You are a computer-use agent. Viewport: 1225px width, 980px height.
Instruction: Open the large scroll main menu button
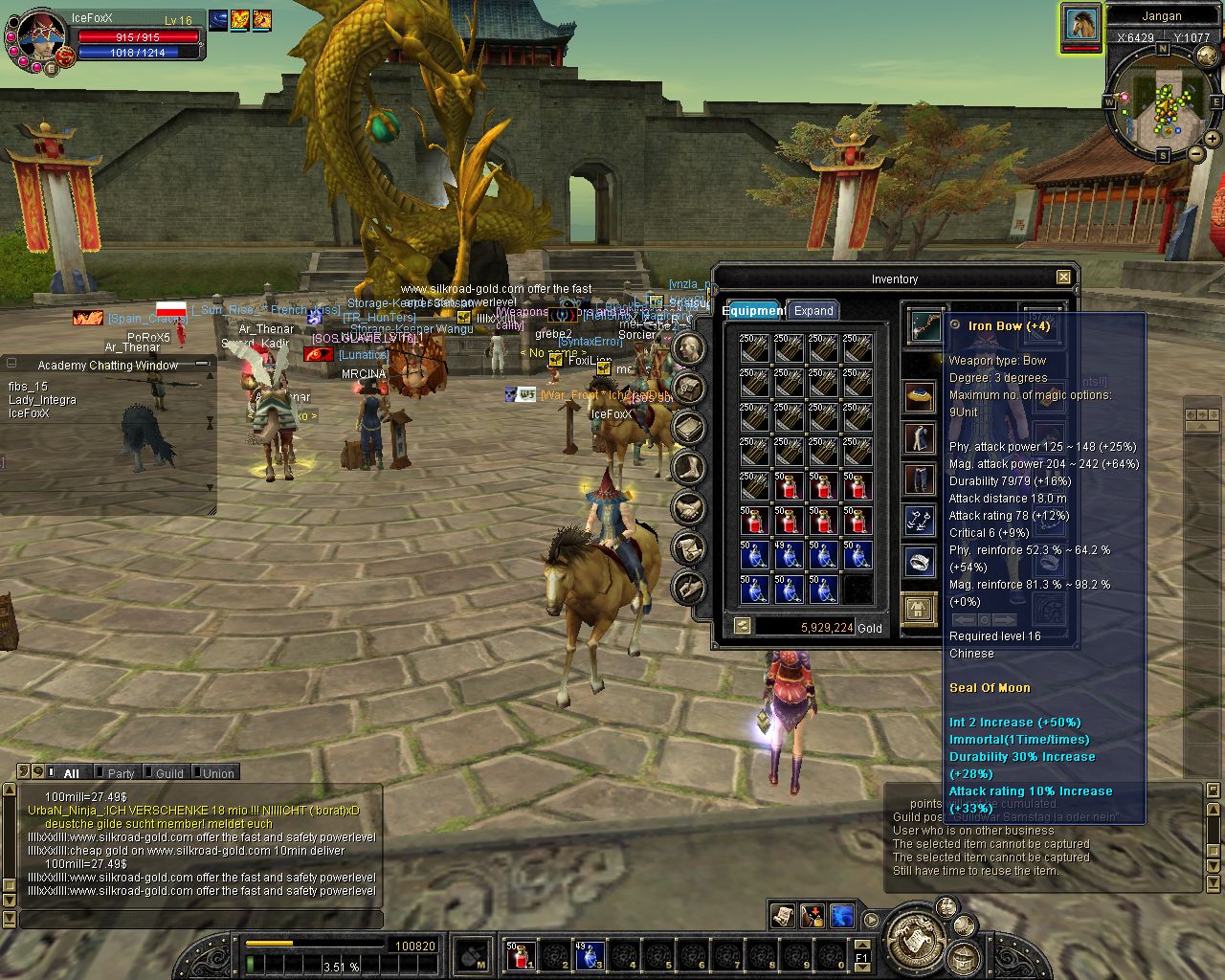coord(914,935)
